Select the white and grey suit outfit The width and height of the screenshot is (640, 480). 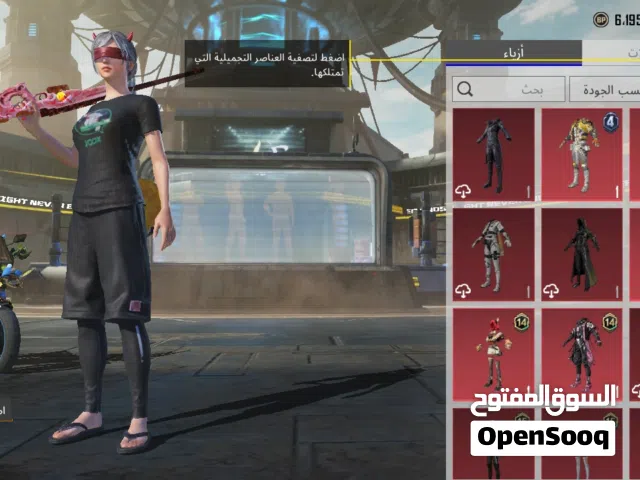point(493,251)
